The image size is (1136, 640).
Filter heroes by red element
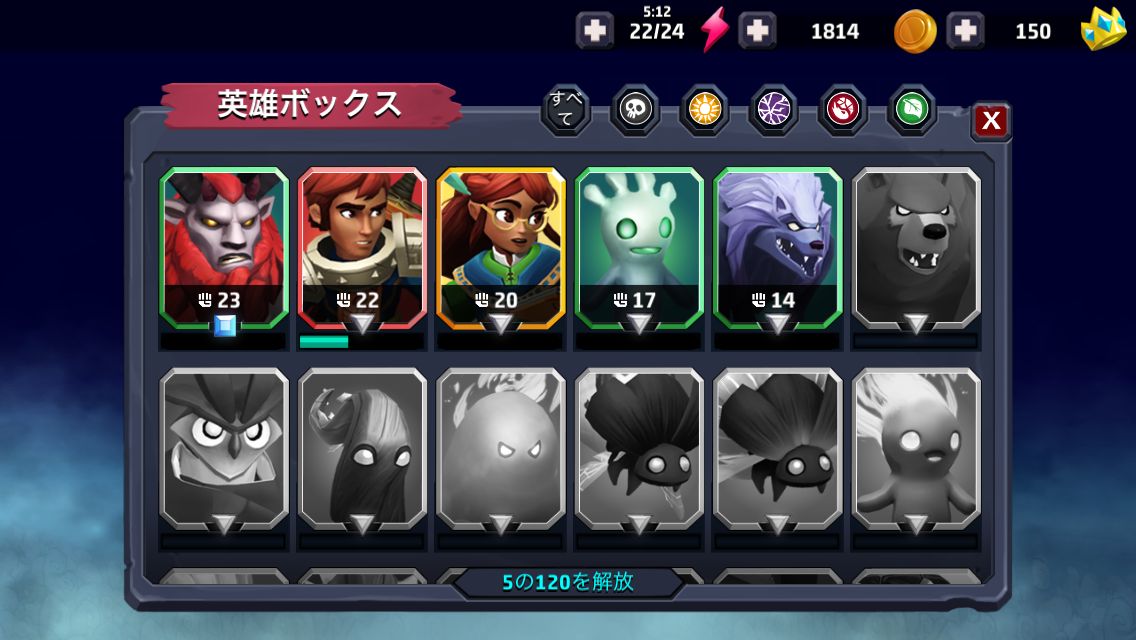[x=843, y=110]
